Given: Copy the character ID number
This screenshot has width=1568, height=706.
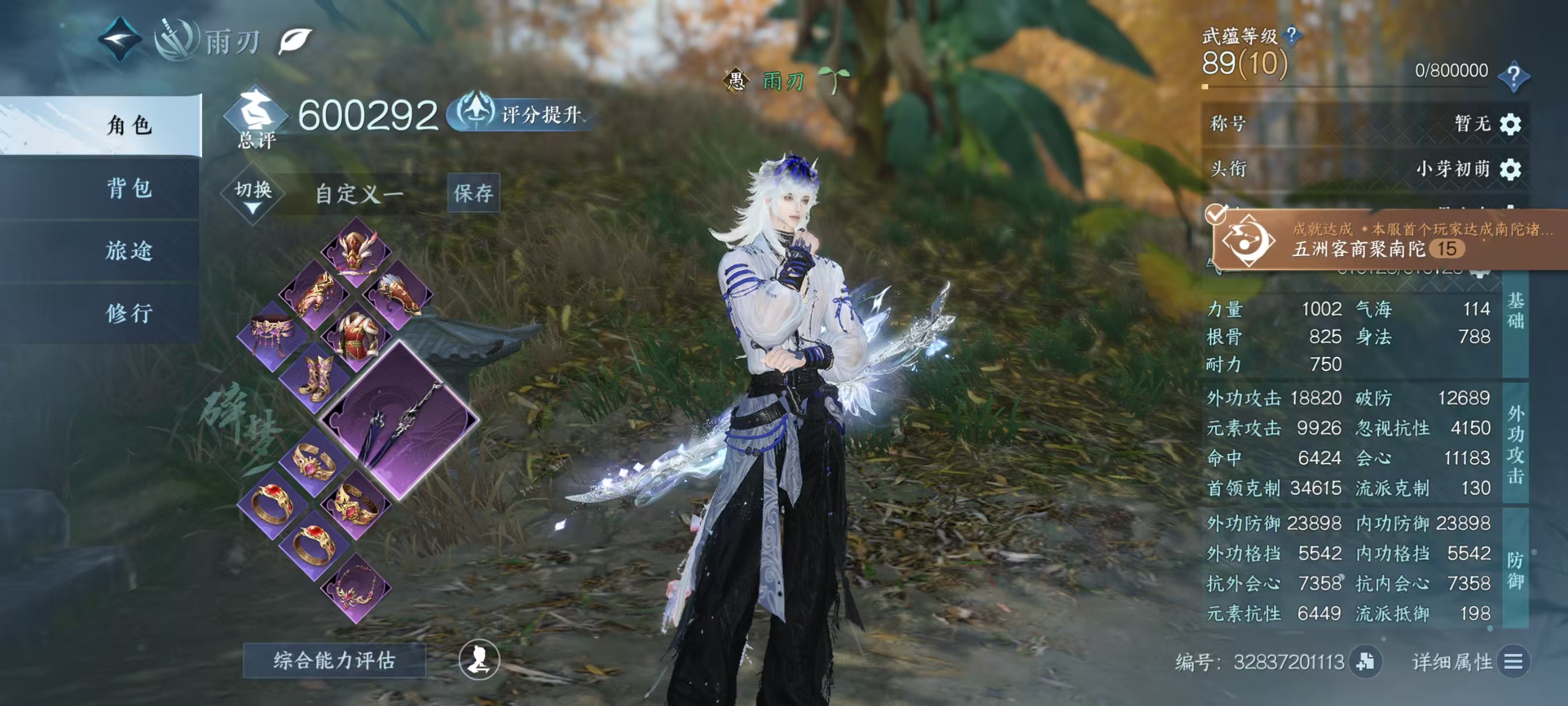Looking at the screenshot, I should click(x=1365, y=662).
